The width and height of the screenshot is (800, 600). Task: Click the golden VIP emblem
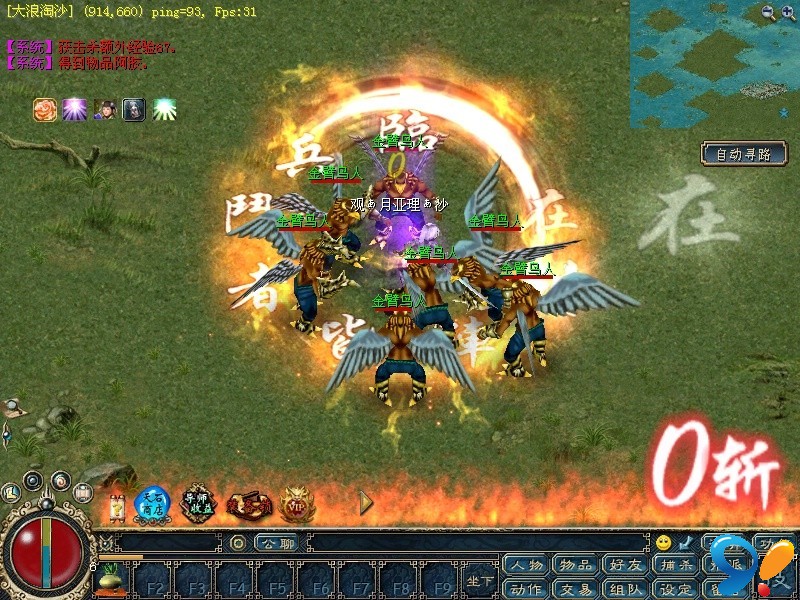coord(297,504)
